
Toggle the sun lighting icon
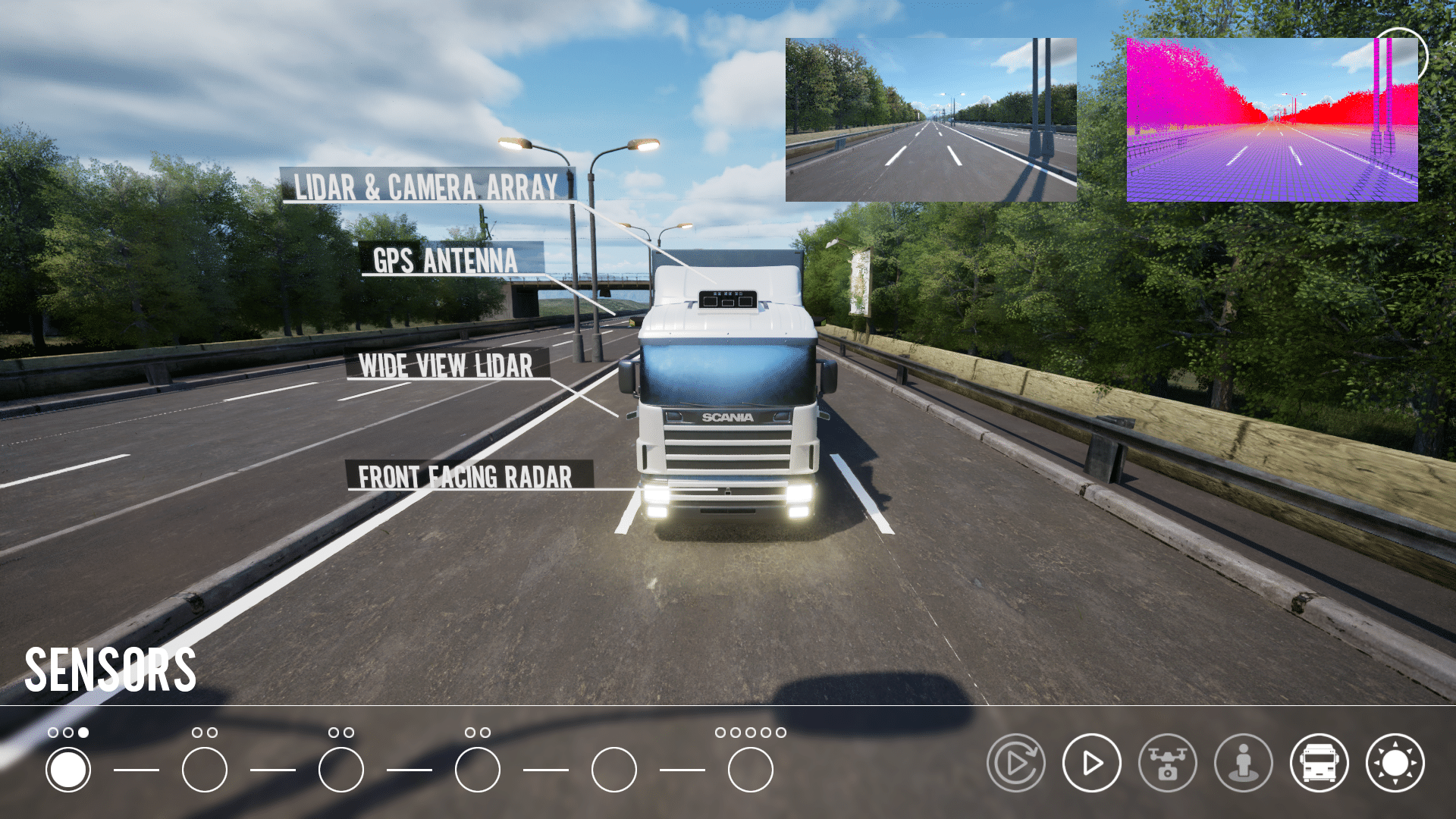(x=1395, y=763)
